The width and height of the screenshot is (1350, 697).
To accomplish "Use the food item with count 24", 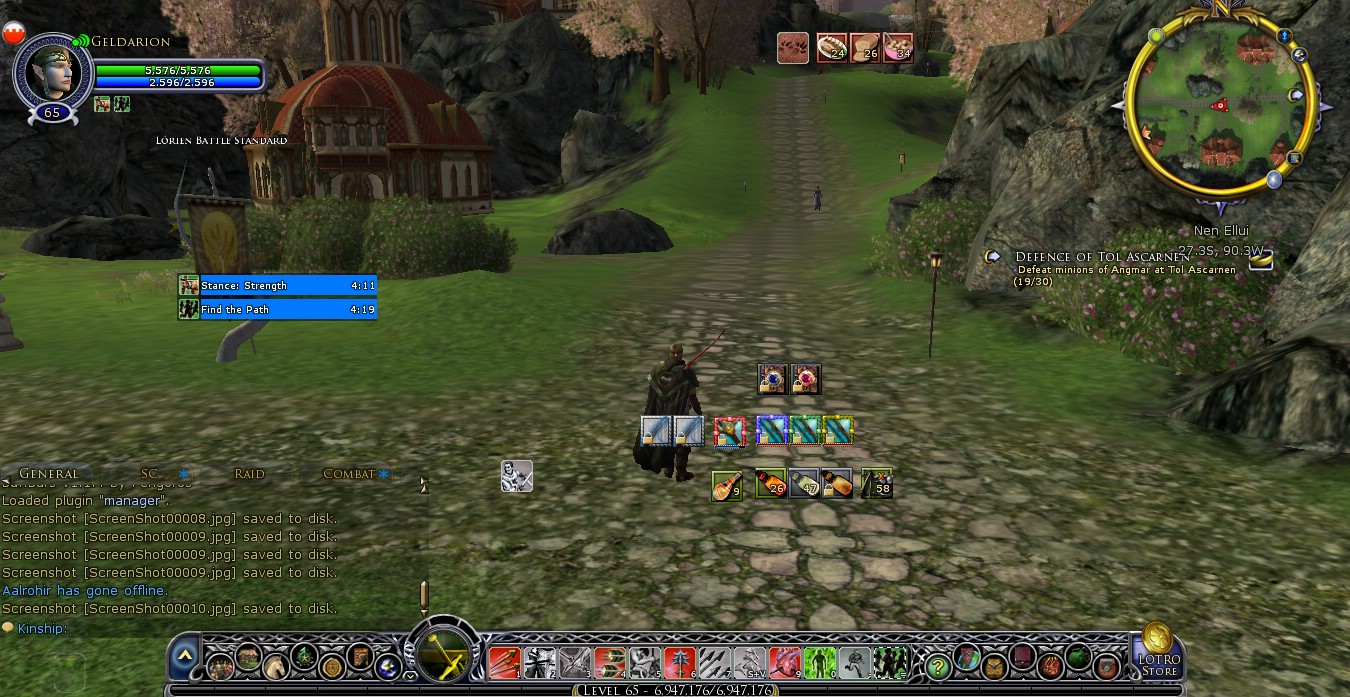I will click(832, 48).
